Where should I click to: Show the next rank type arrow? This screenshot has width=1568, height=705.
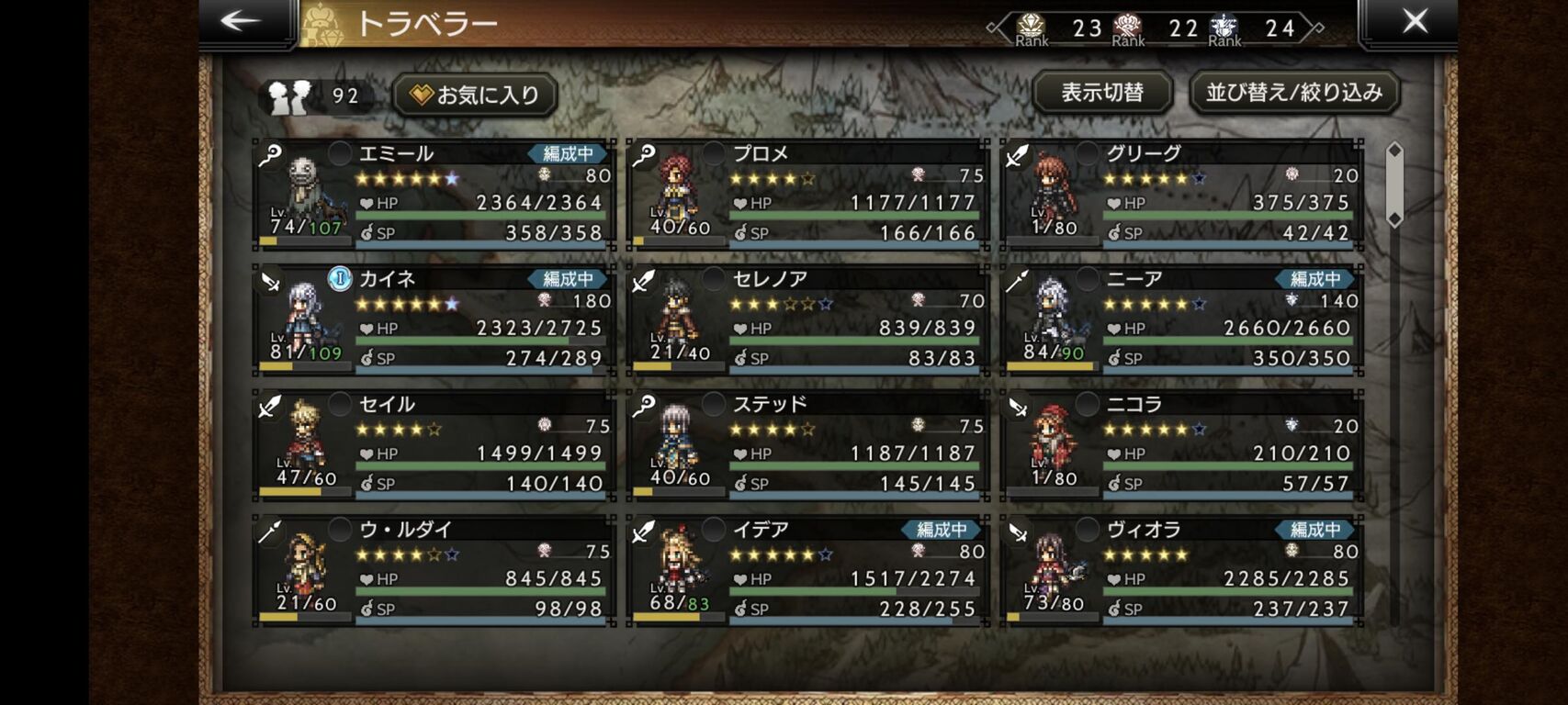click(1319, 28)
